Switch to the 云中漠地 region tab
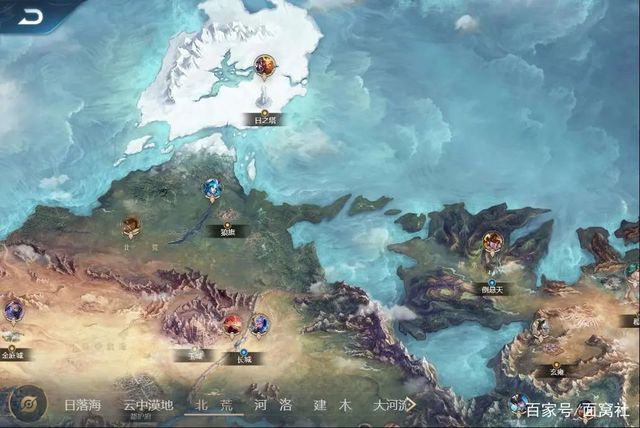Viewport: 640px width, 428px height. 148,406
